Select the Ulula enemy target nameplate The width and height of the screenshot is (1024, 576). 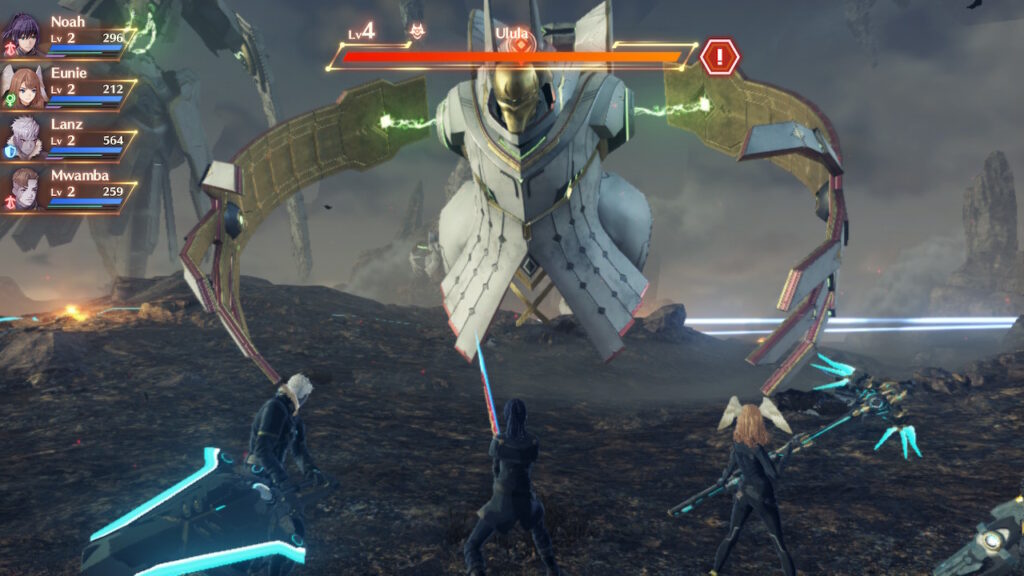512,33
